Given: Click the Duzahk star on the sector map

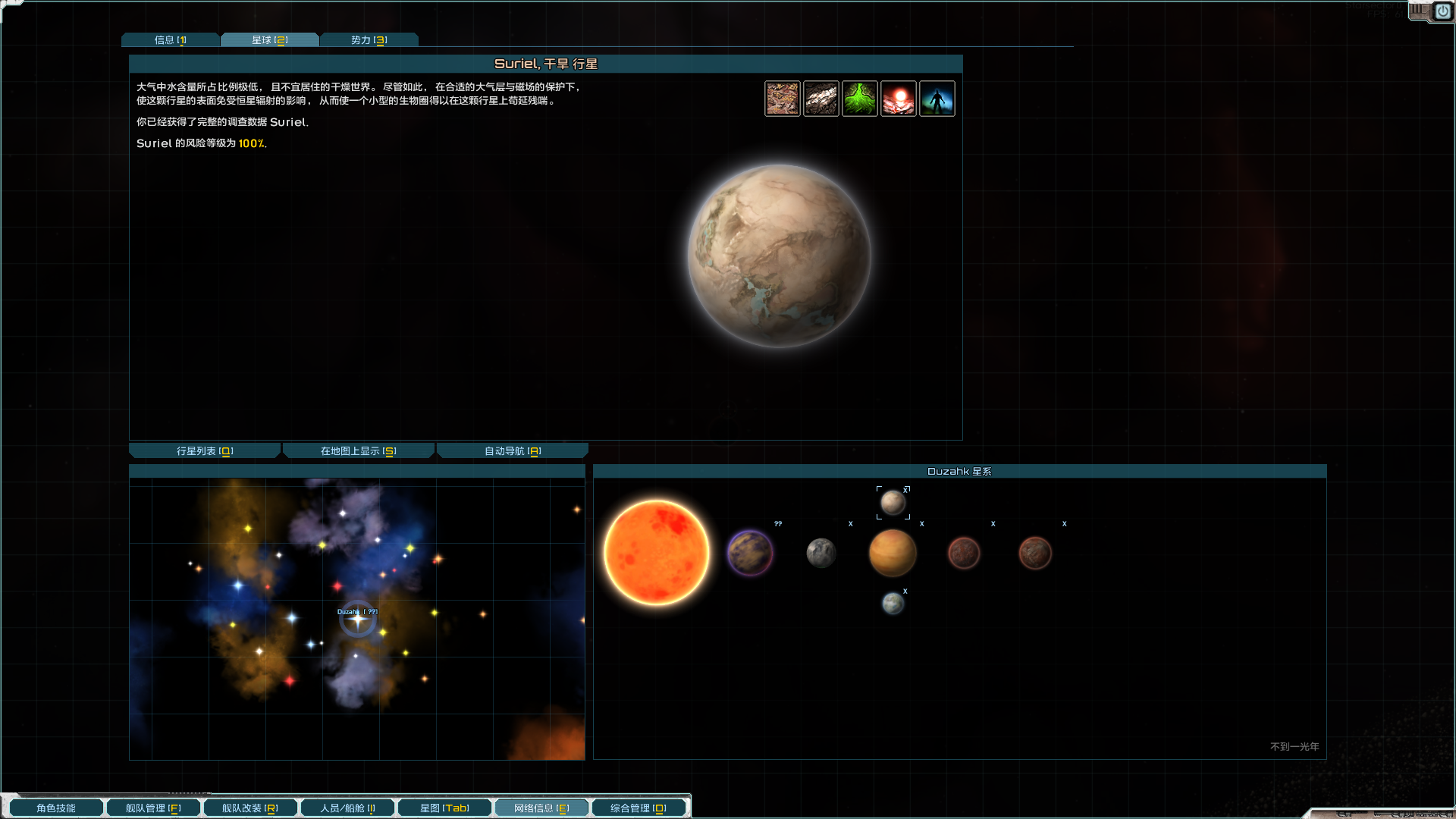Looking at the screenshot, I should [358, 620].
